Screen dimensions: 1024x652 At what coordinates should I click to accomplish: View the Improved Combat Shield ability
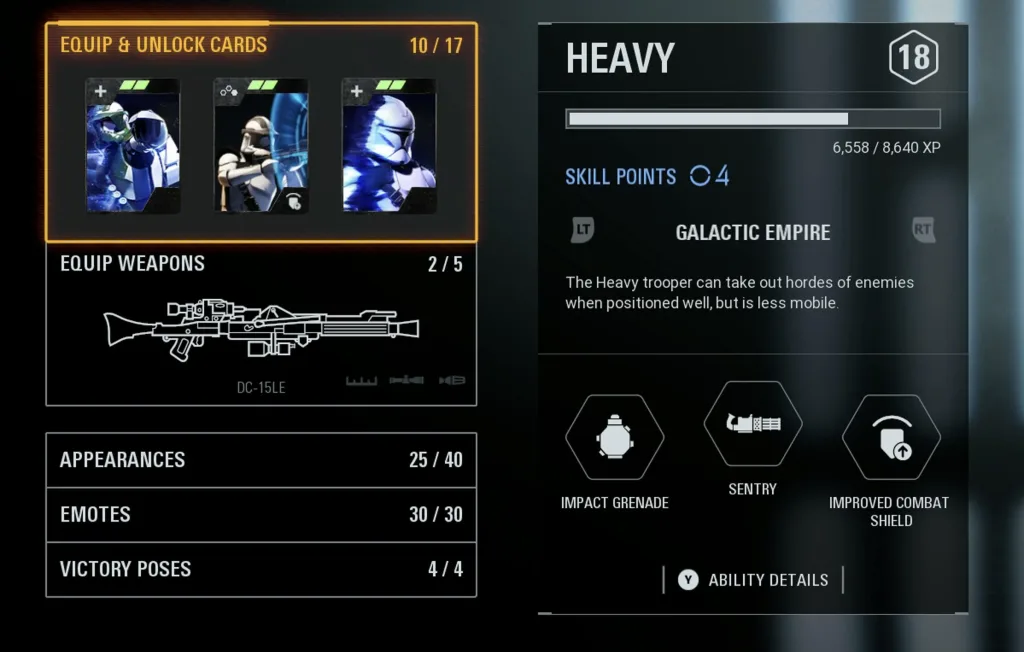(x=890, y=437)
